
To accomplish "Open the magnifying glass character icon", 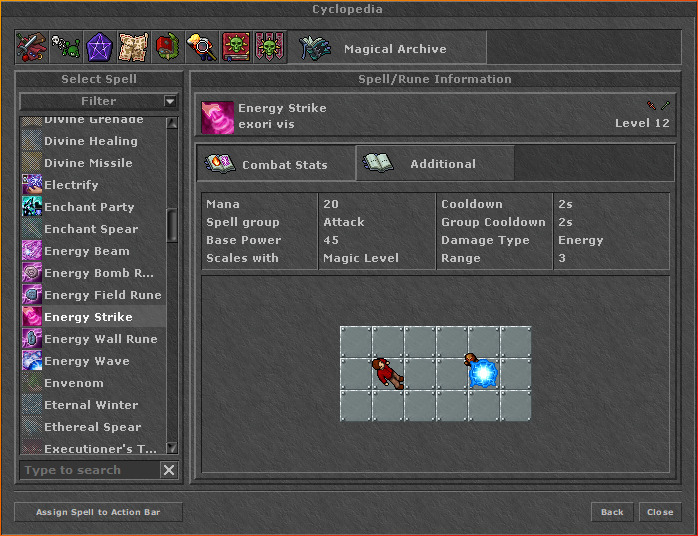I will [202, 47].
